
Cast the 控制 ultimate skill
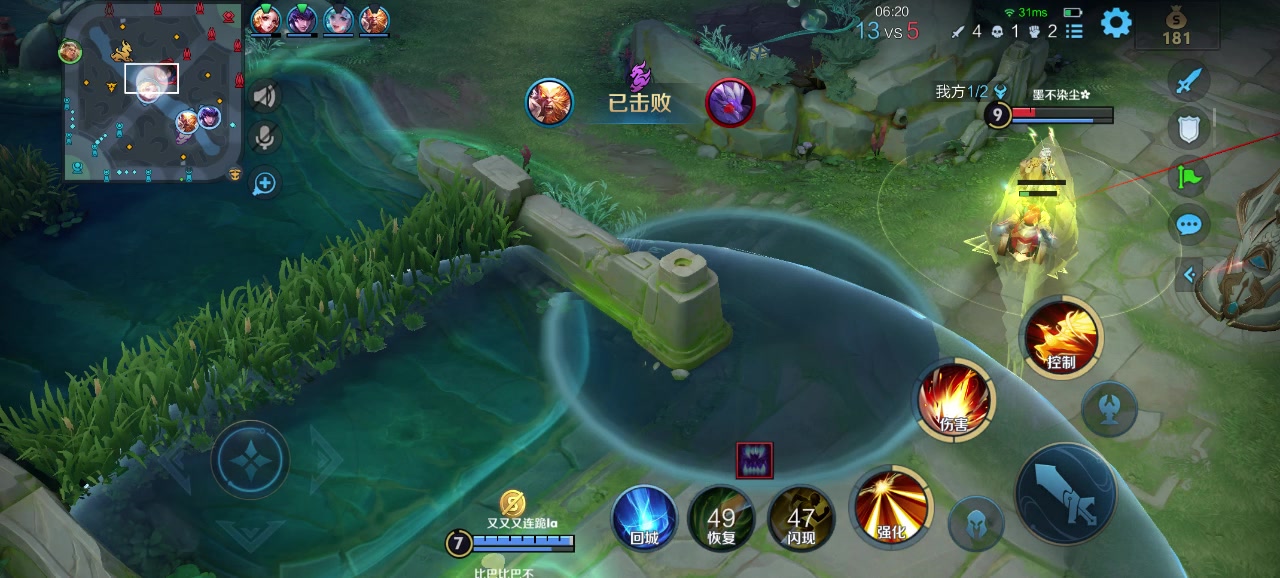click(1061, 337)
